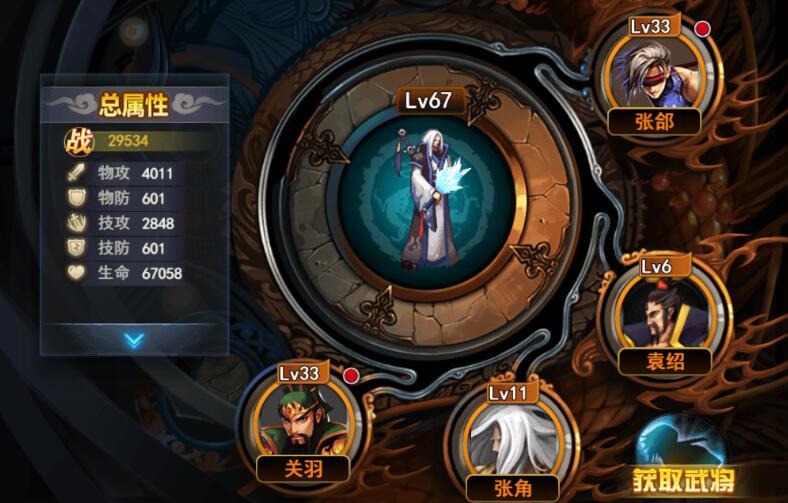This screenshot has height=503, width=788.
Task: Expand the 总属性 panel with the down arrow
Action: click(x=134, y=341)
